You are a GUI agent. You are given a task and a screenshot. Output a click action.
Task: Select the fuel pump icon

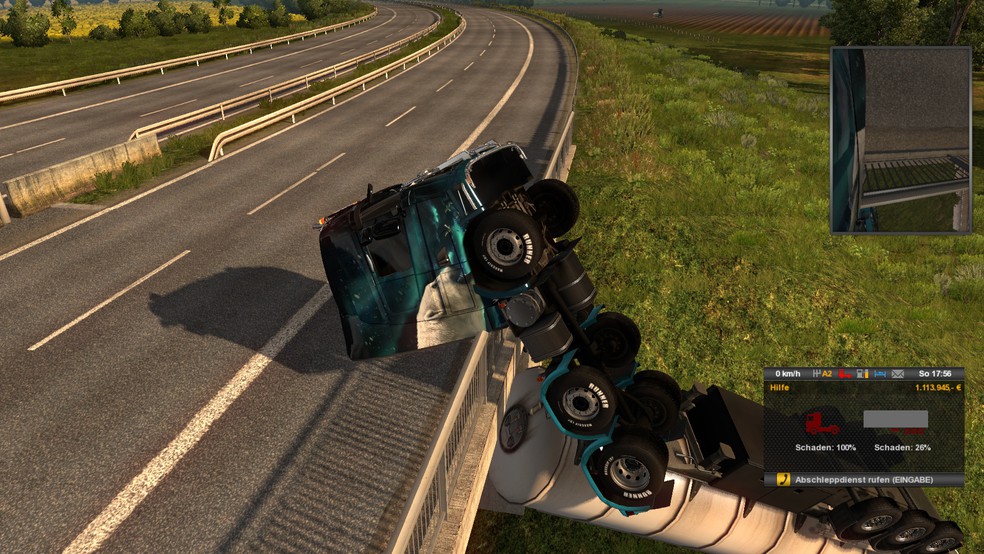click(862, 374)
